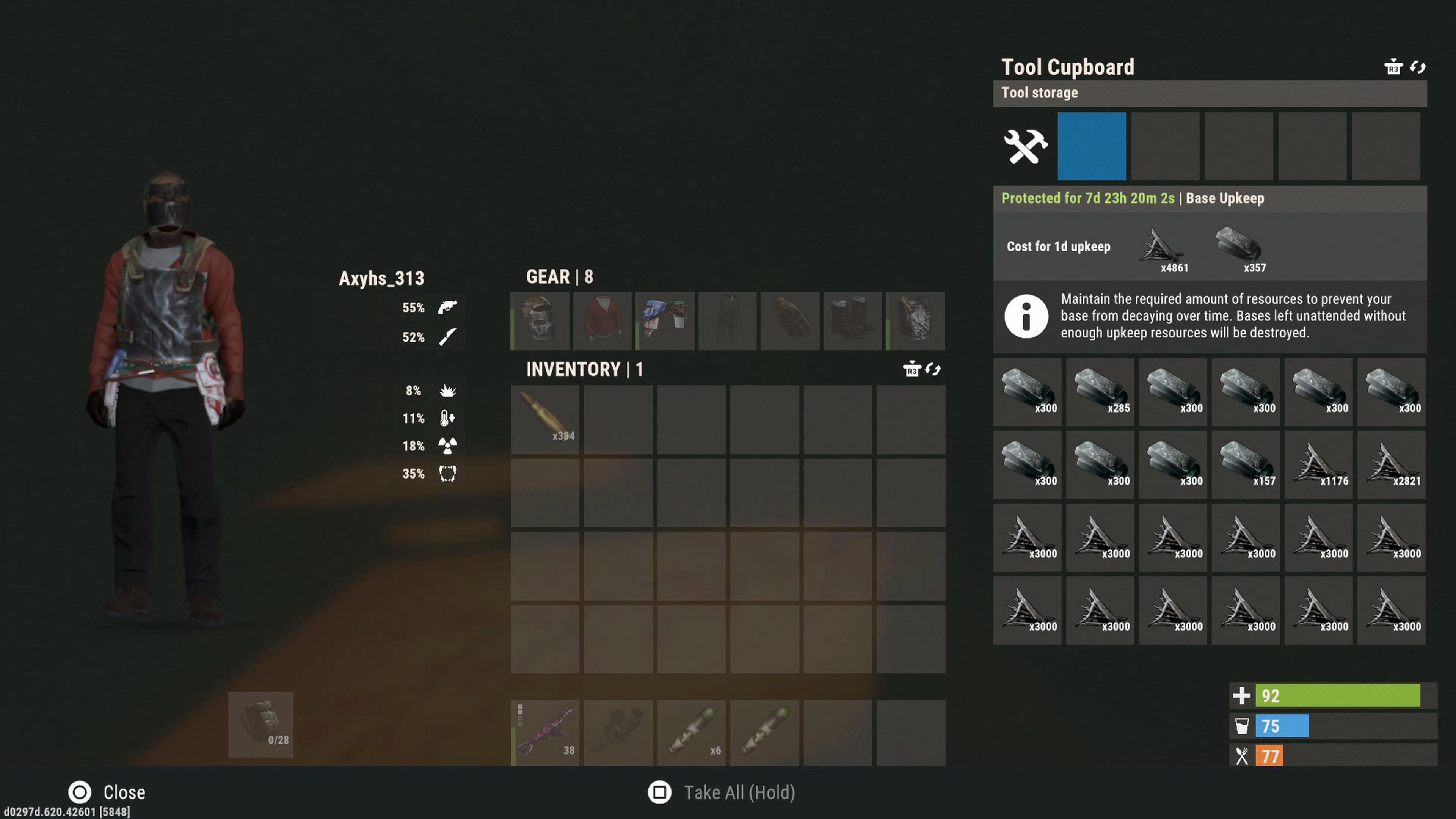Select the boots gear slot
This screenshot has width=1456, height=819.
852,320
